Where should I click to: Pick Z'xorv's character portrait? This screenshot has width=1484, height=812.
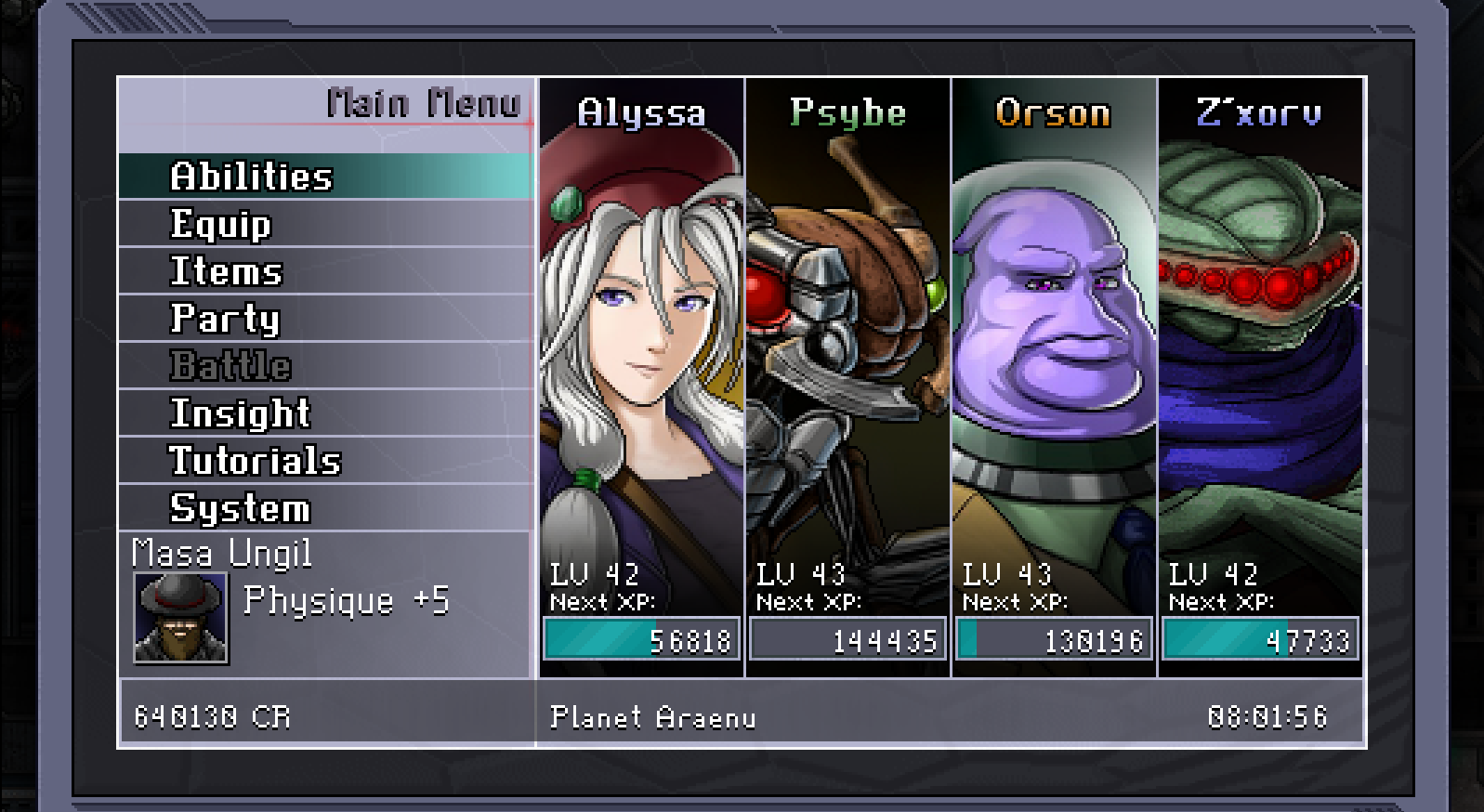coord(1260,353)
